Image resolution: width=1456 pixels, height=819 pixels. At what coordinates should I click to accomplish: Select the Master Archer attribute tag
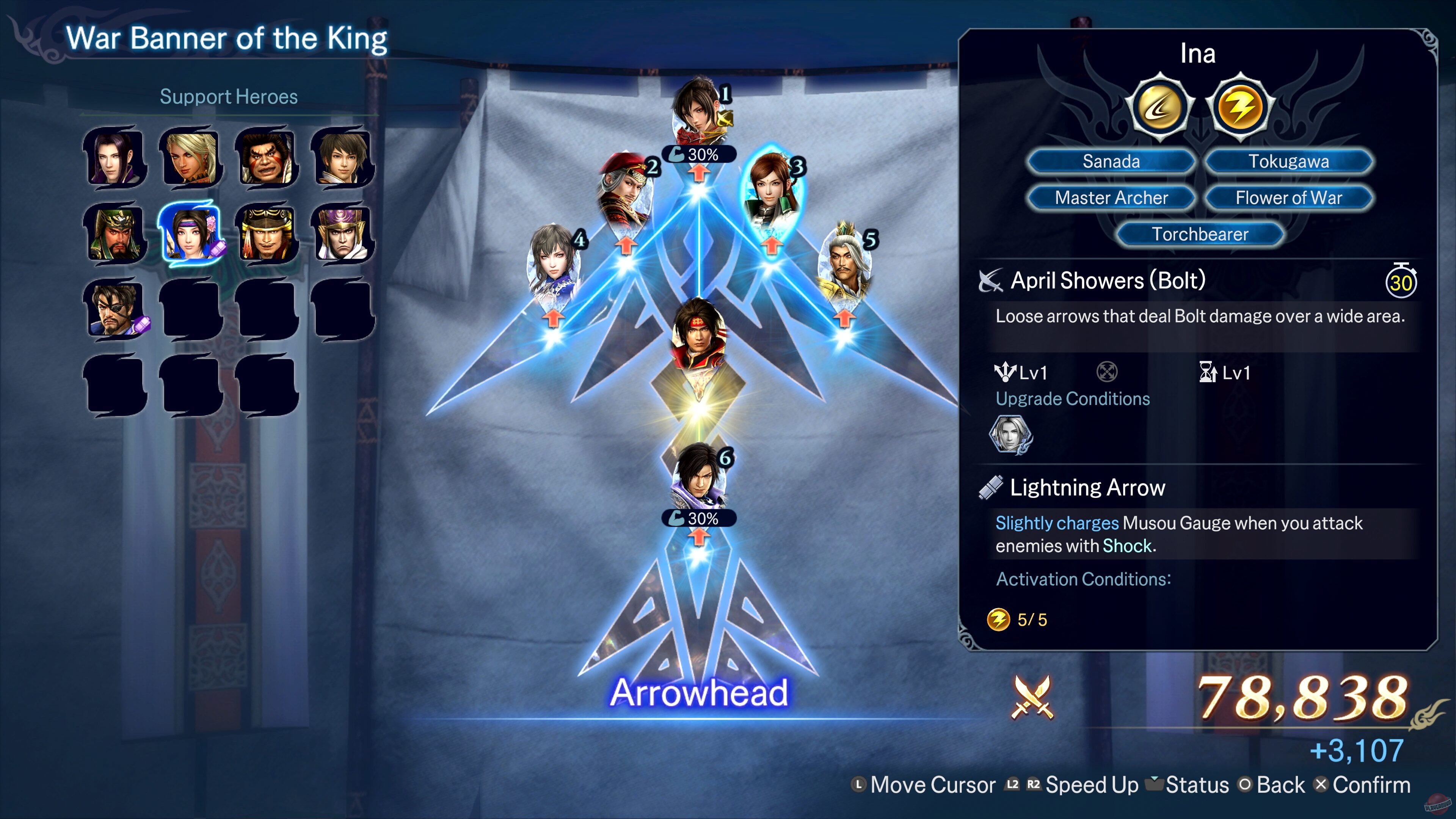(1110, 198)
